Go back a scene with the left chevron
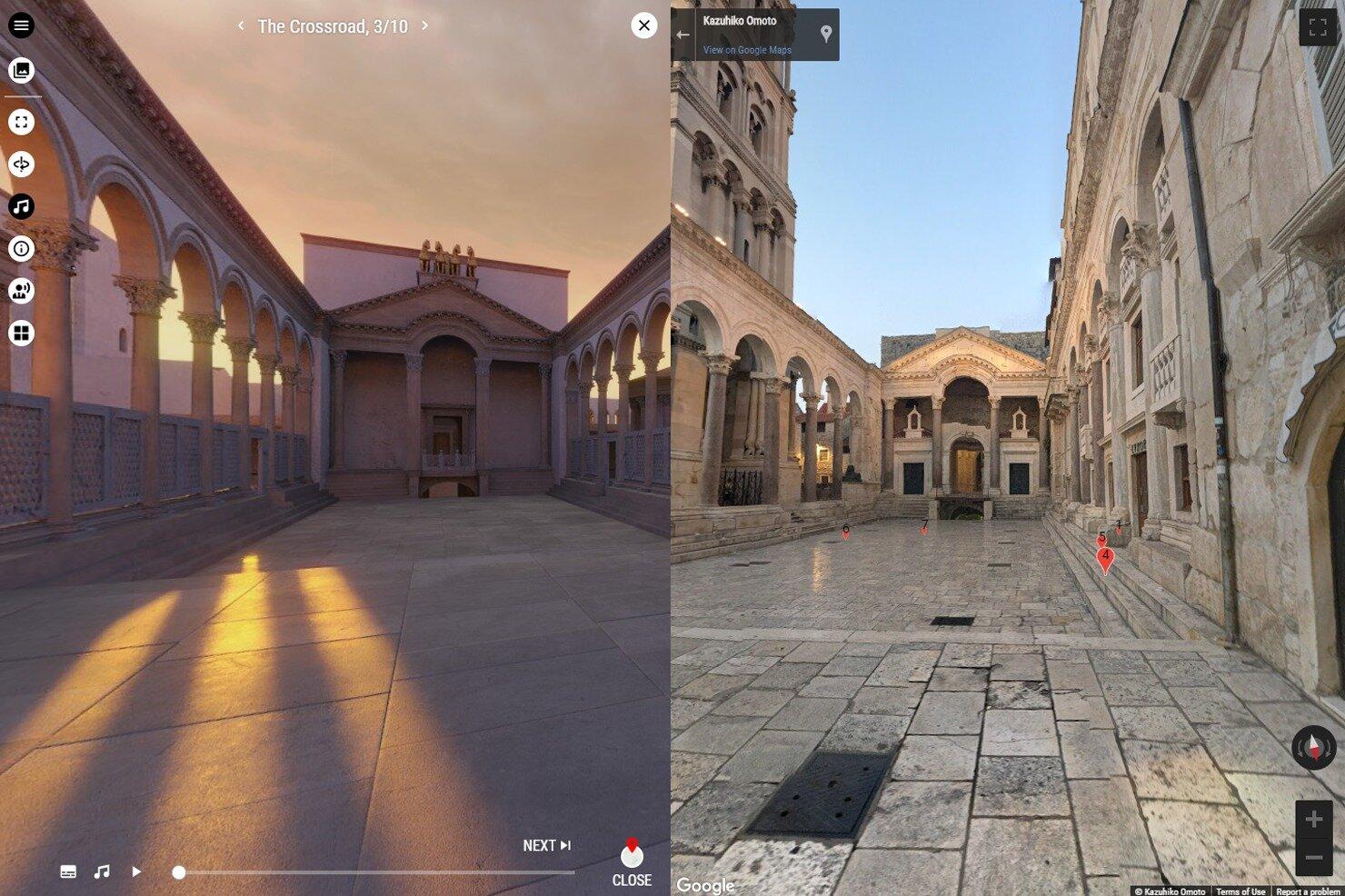 click(x=240, y=26)
